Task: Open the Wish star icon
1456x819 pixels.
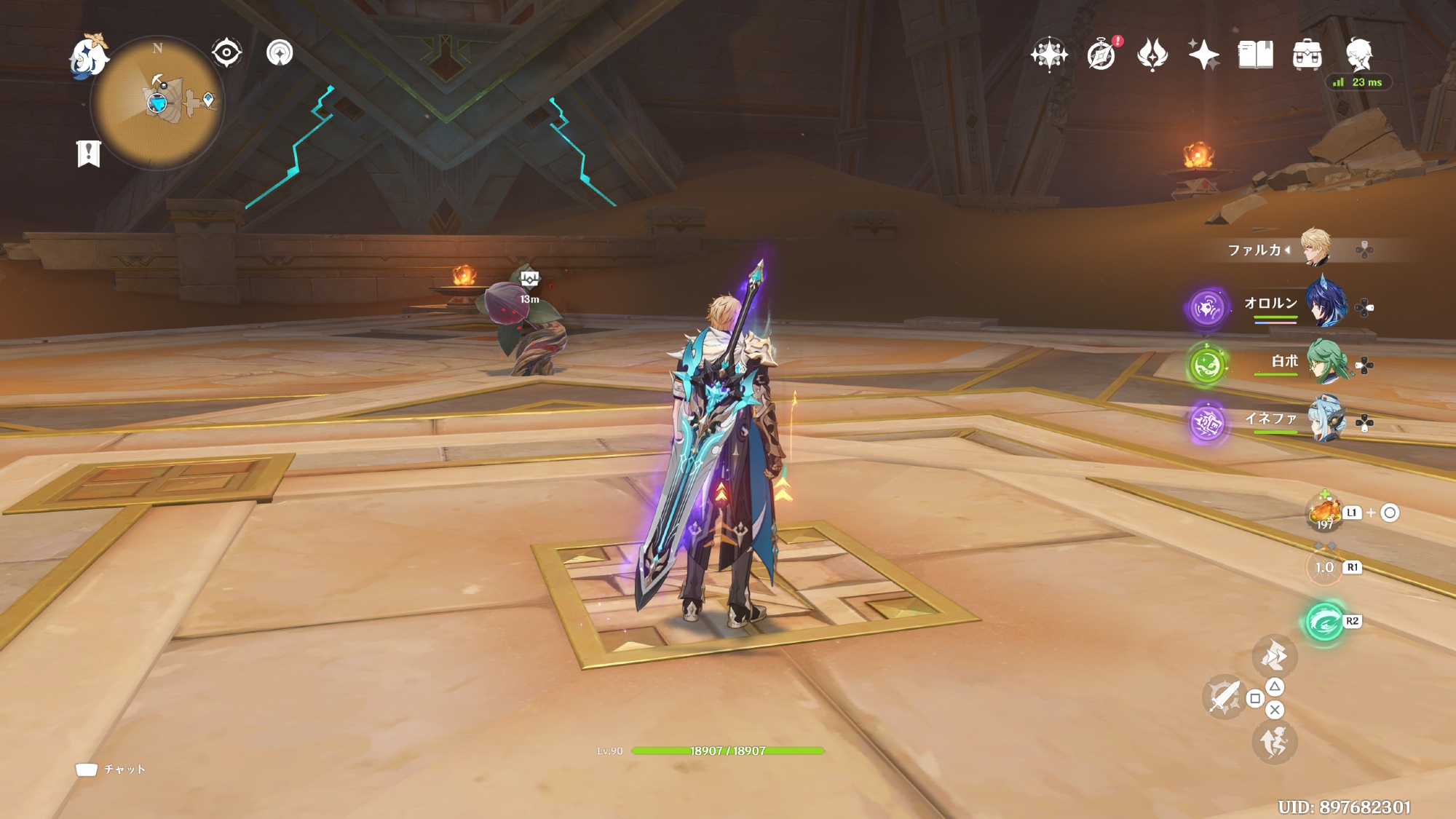Action: pyautogui.click(x=1049, y=55)
